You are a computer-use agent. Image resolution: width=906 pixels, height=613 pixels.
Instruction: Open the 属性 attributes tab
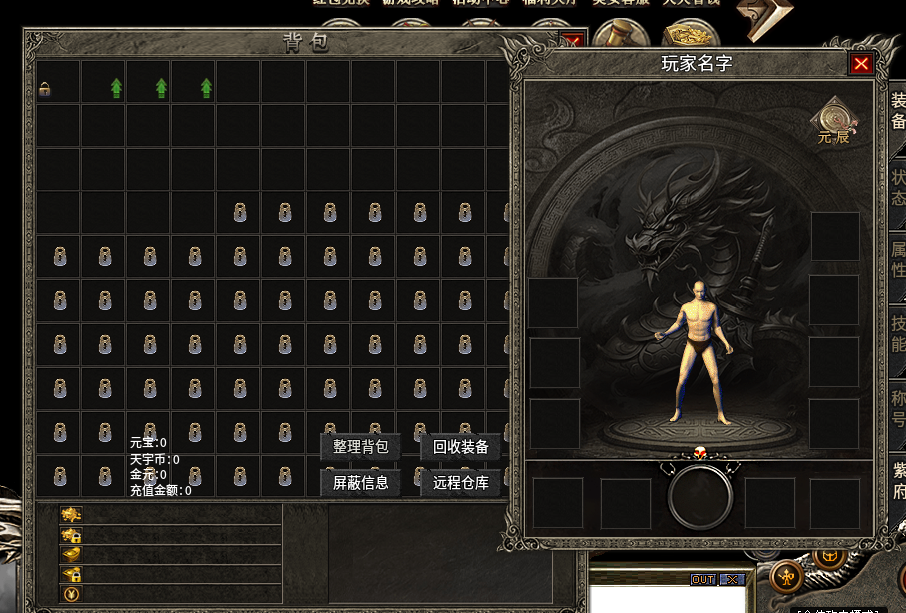(x=898, y=260)
